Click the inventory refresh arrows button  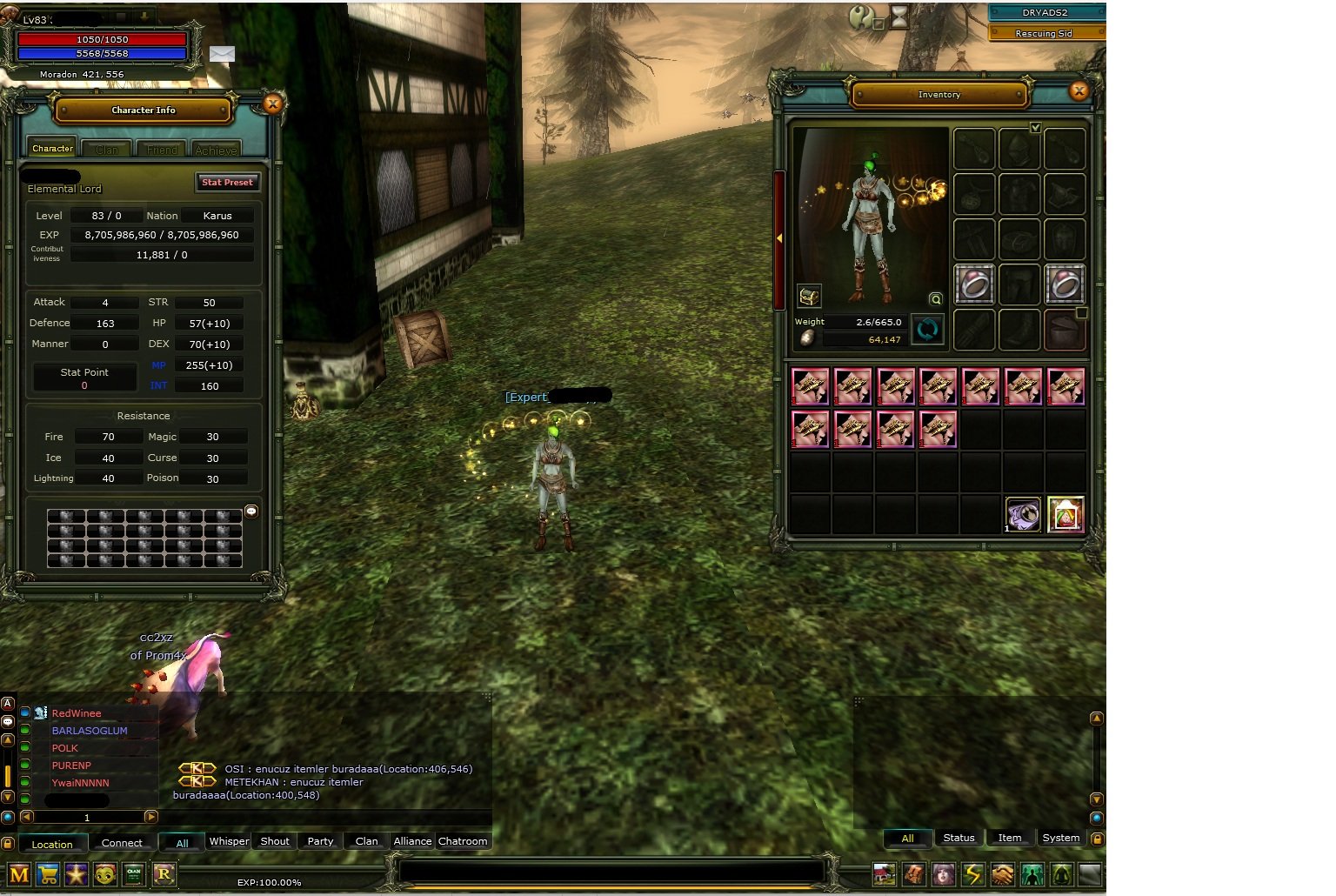[x=927, y=330]
